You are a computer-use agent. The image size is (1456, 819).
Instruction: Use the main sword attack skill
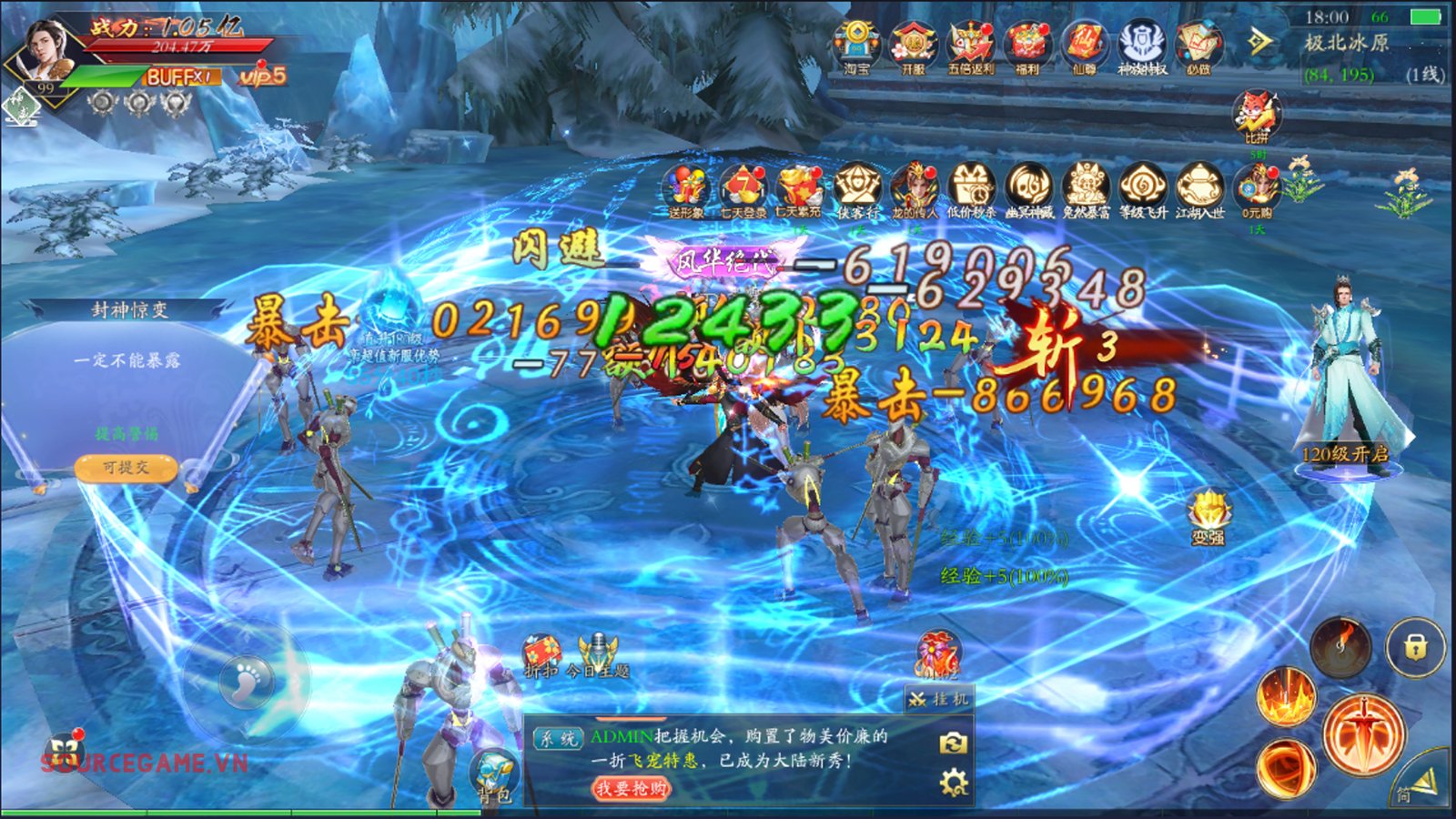pos(1361,733)
